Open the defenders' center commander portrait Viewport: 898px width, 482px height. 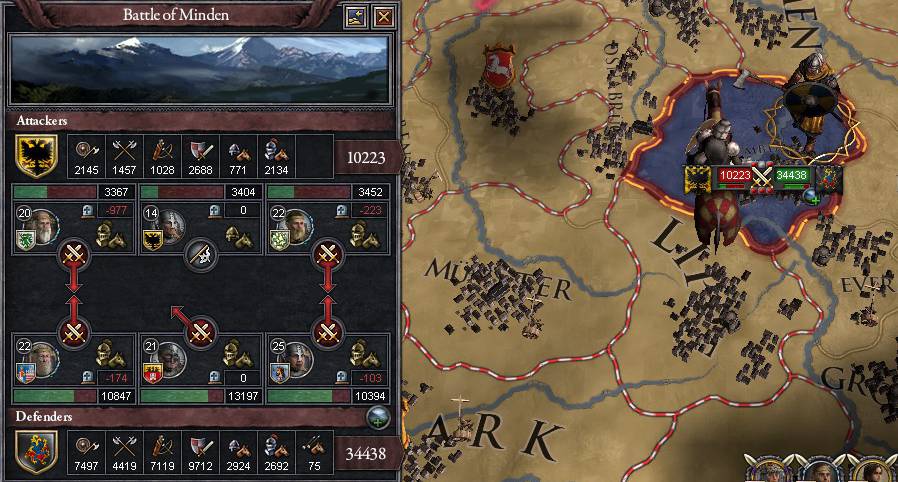coord(170,357)
